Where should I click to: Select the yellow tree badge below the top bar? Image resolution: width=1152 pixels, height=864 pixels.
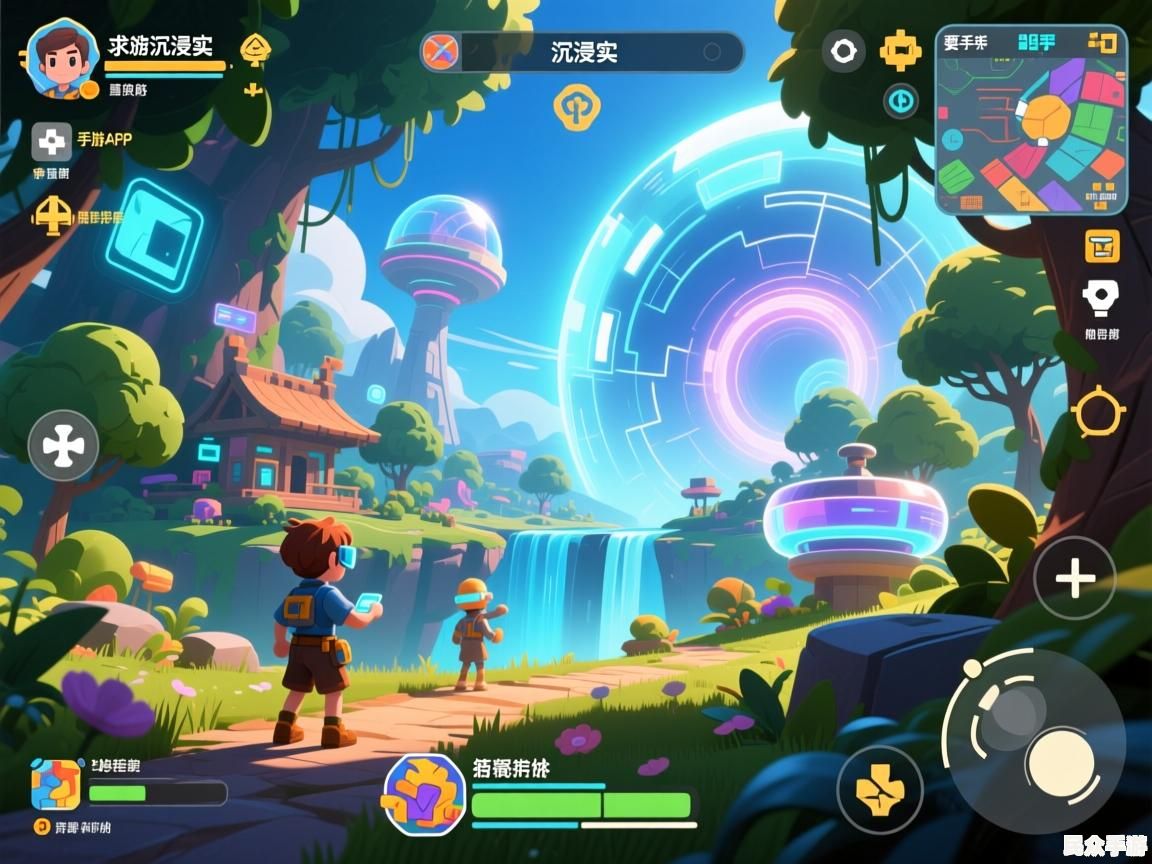click(x=574, y=107)
